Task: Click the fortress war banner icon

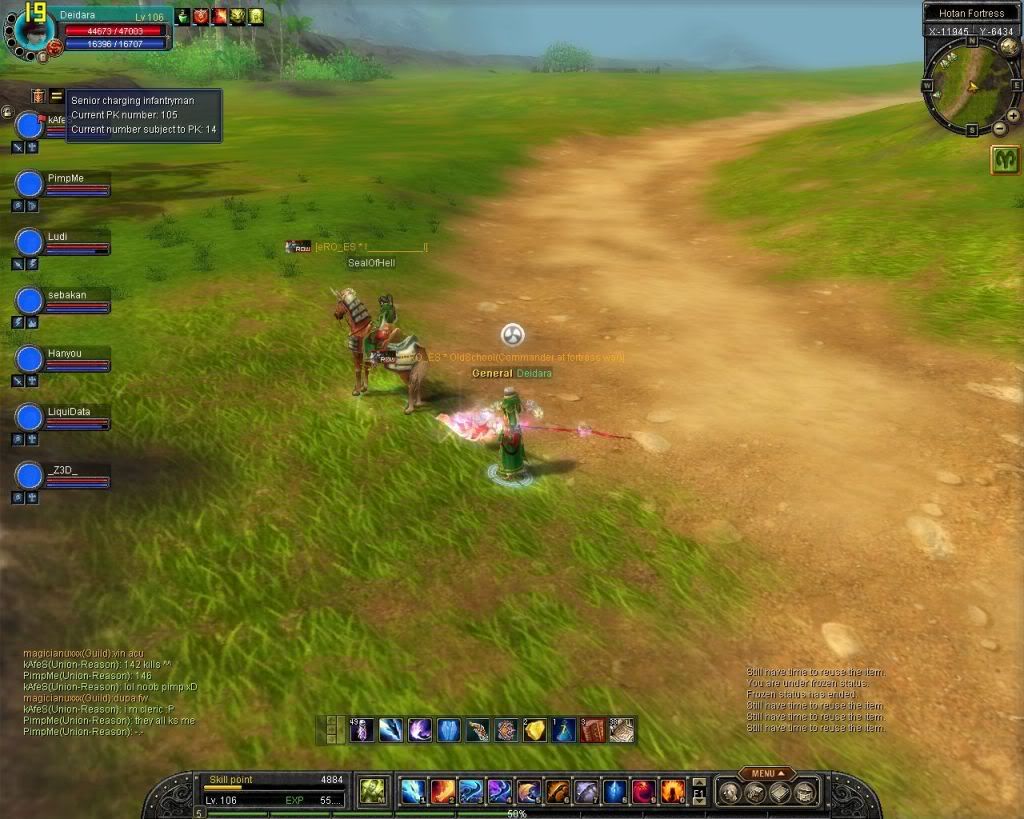Action: click(x=38, y=96)
